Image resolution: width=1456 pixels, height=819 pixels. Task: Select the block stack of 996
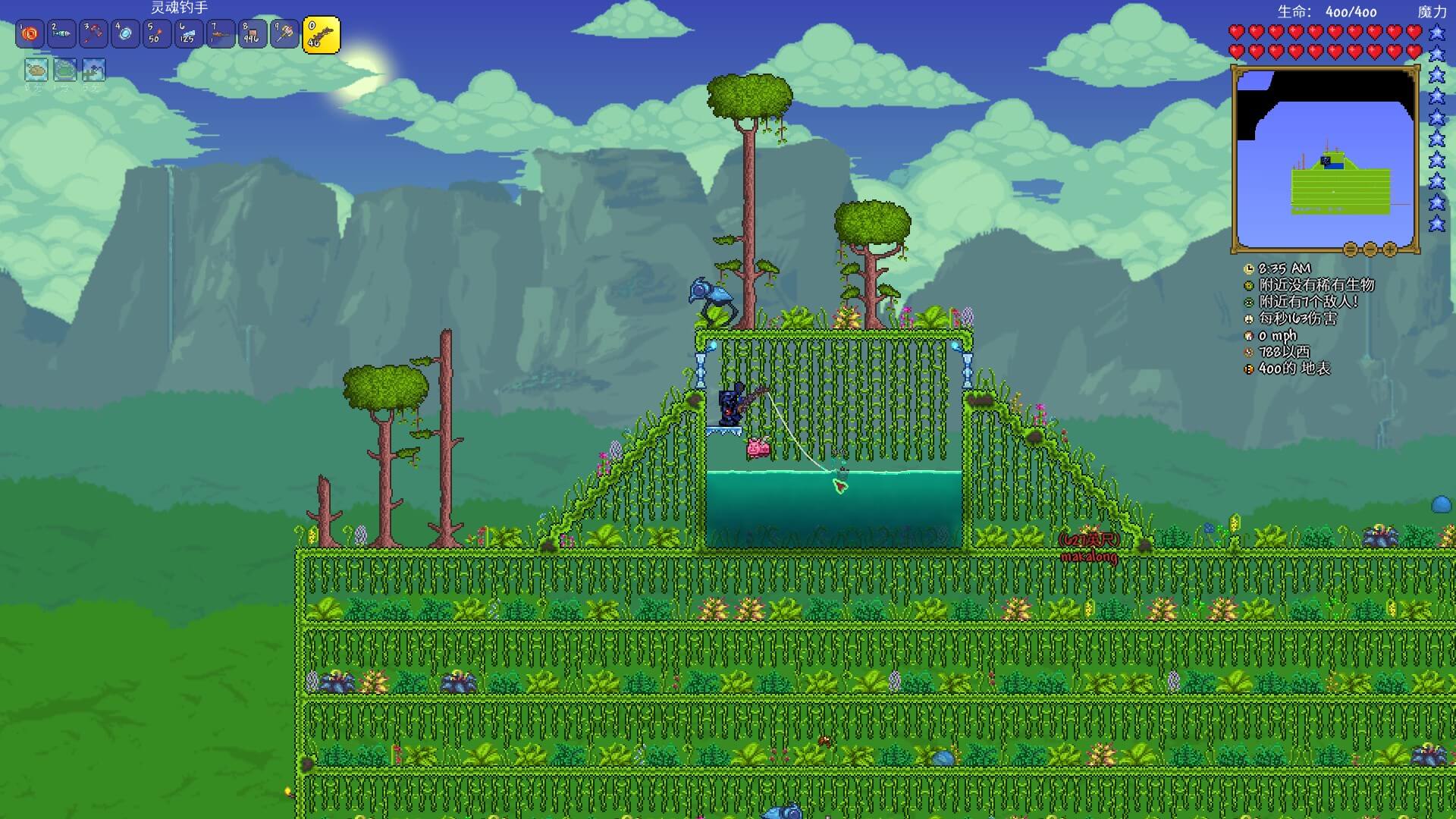click(x=253, y=34)
